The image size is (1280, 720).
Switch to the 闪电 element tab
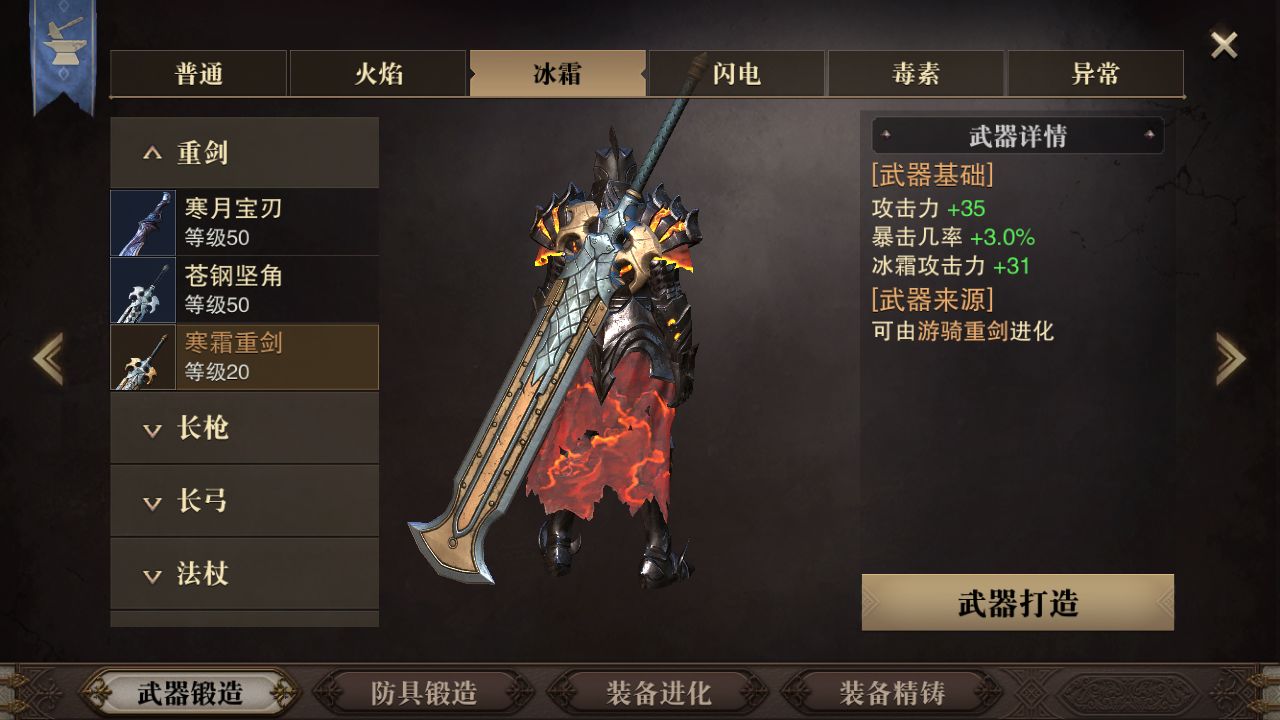(737, 74)
